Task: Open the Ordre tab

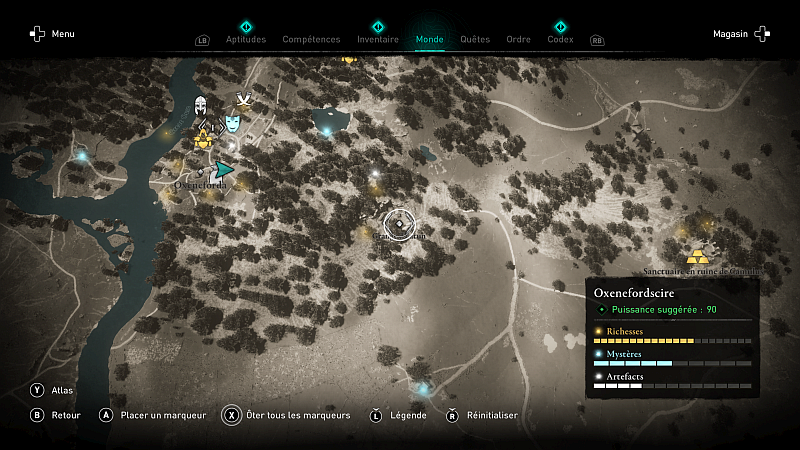Action: [518, 40]
